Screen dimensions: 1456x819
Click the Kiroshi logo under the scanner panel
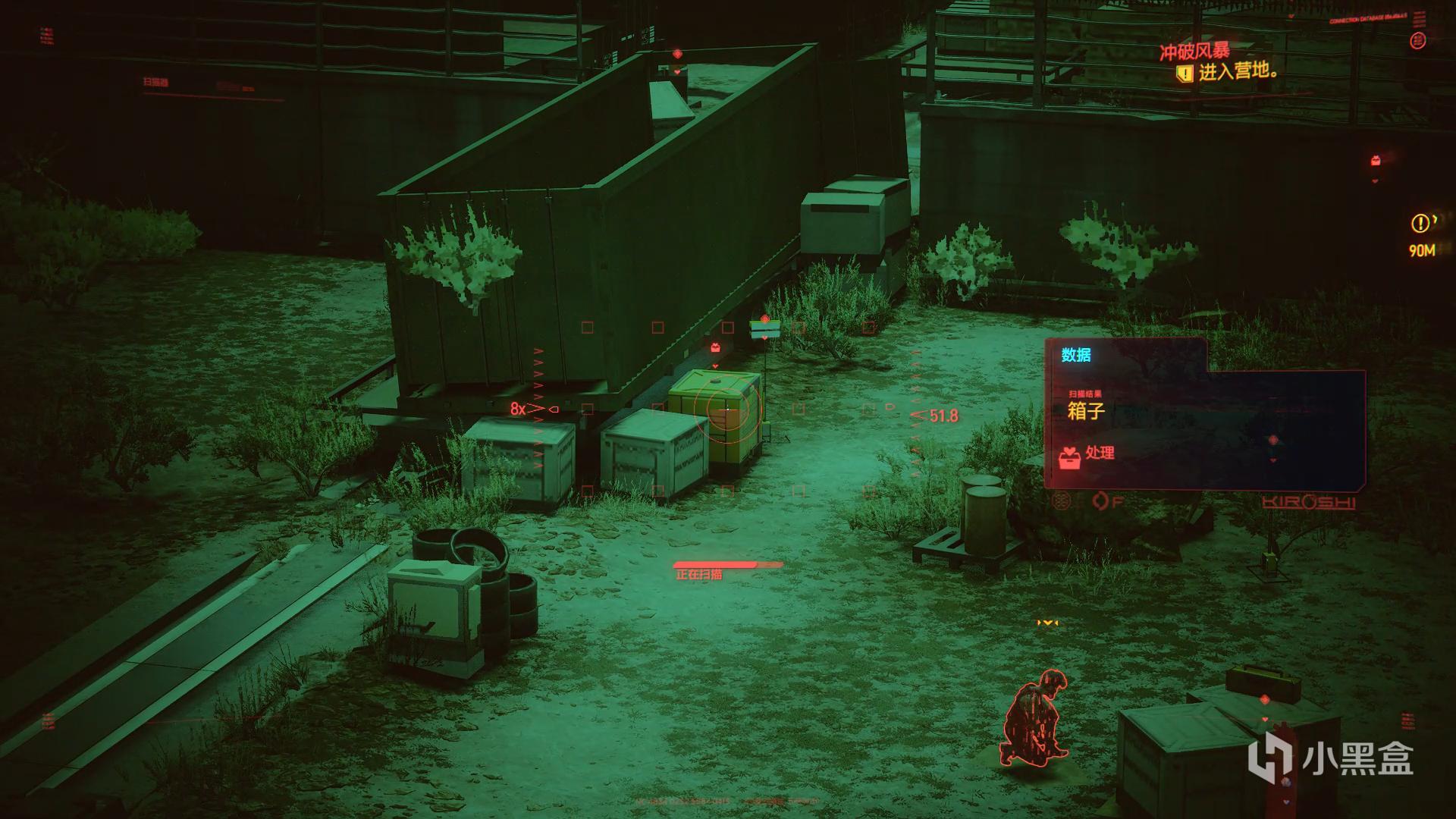click(x=1309, y=502)
